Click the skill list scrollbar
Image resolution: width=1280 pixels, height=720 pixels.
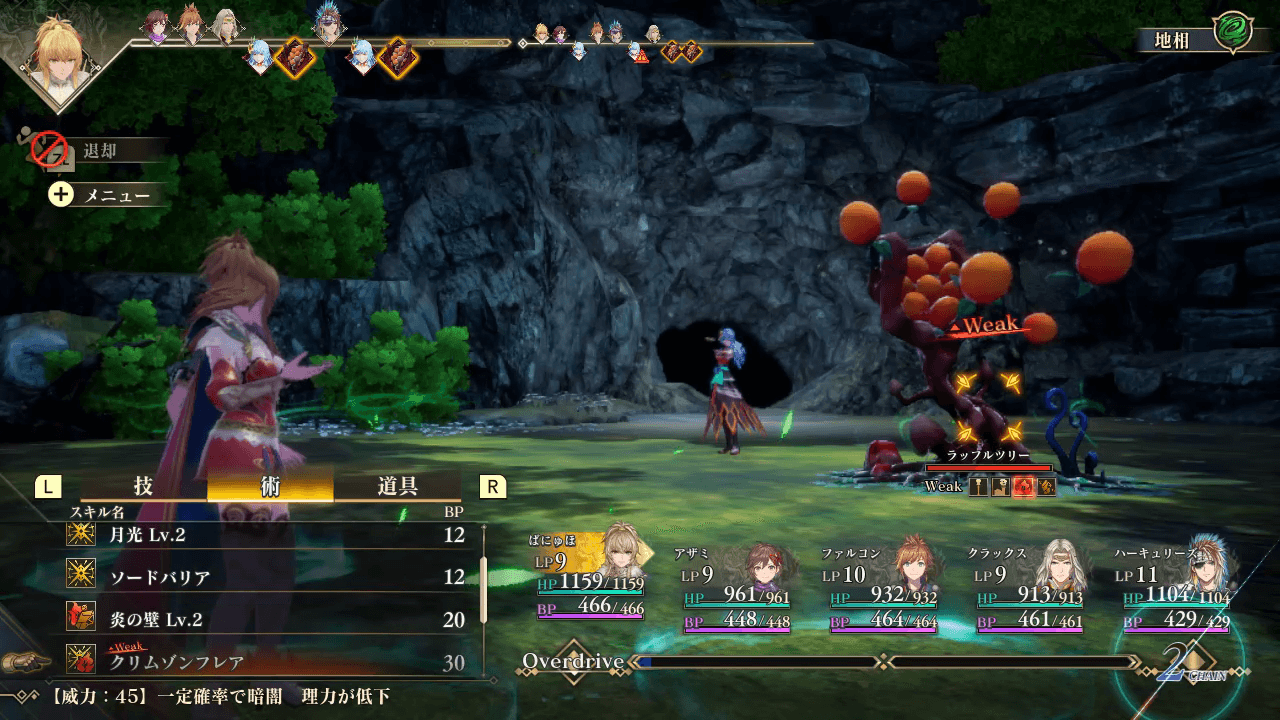click(485, 590)
